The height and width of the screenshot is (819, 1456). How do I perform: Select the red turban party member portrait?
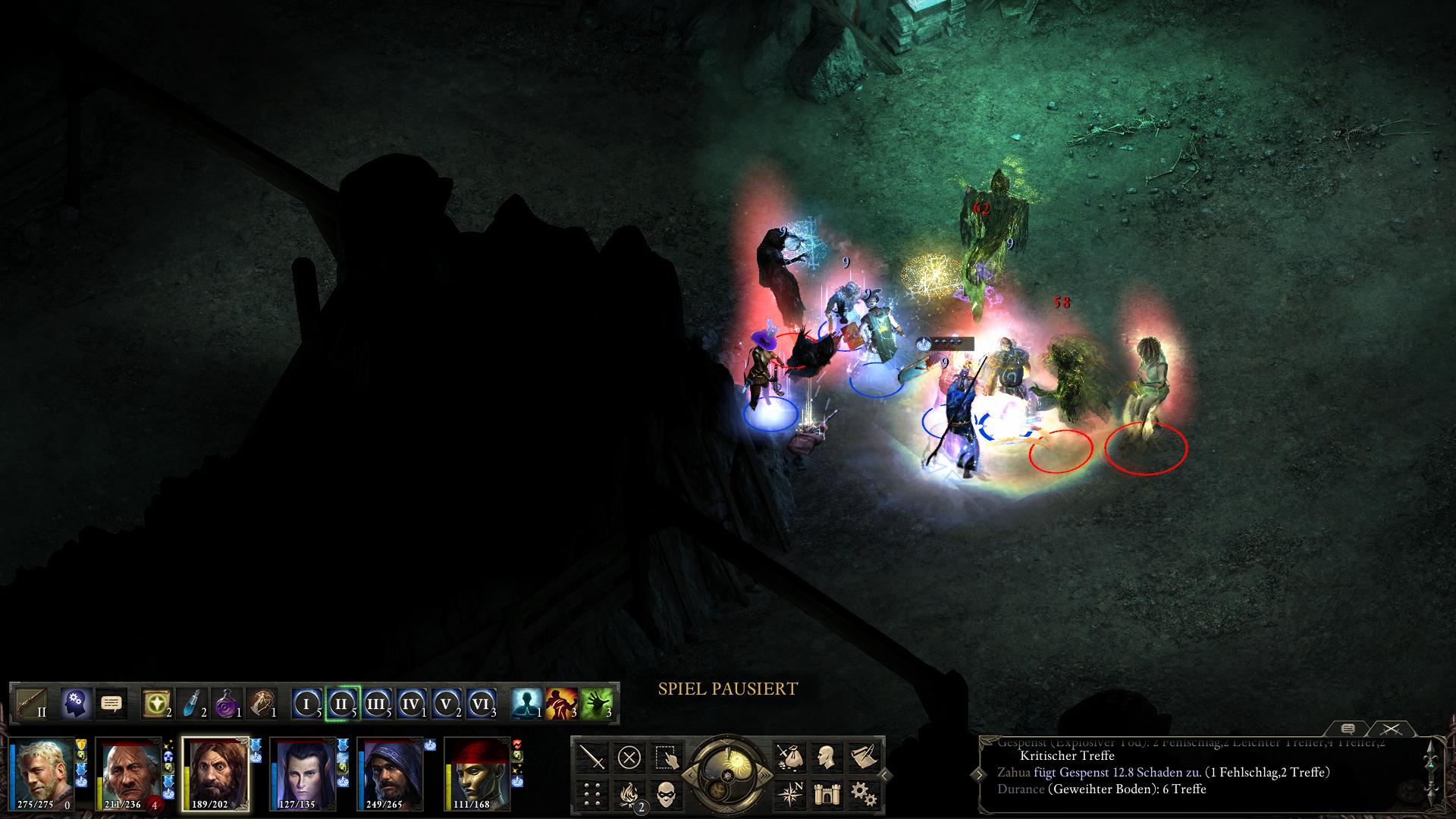coord(478,773)
